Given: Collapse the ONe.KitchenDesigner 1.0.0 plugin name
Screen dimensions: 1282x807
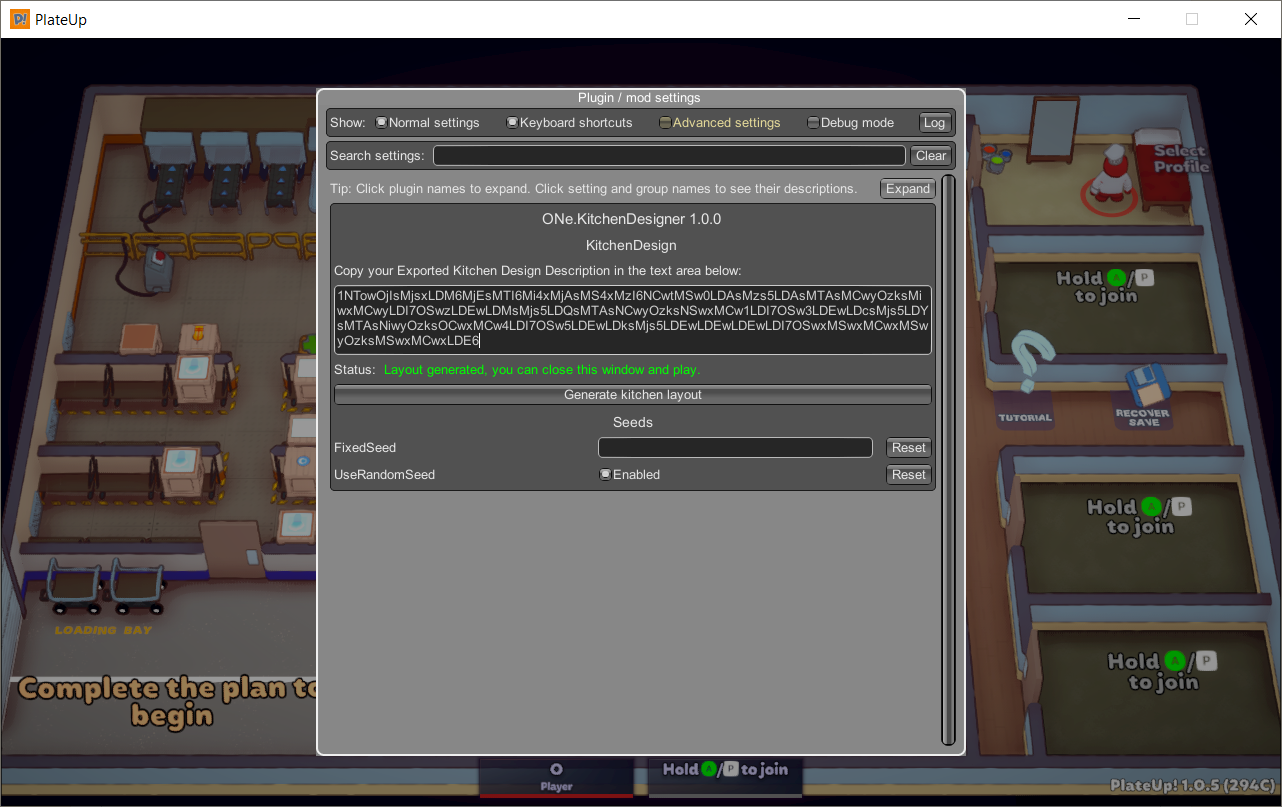Looking at the screenshot, I should pyautogui.click(x=630, y=218).
